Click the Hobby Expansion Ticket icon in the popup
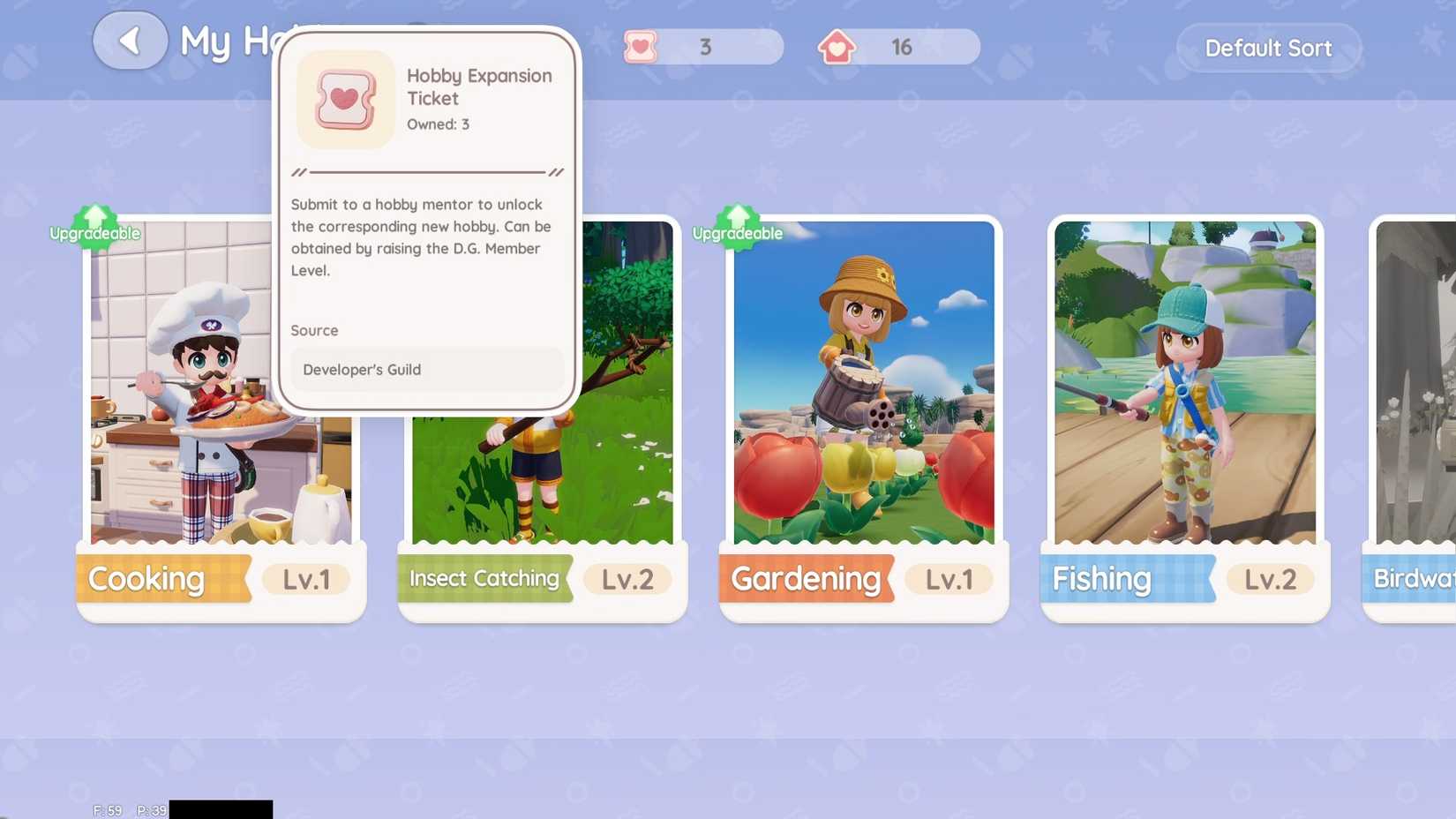 click(x=345, y=99)
